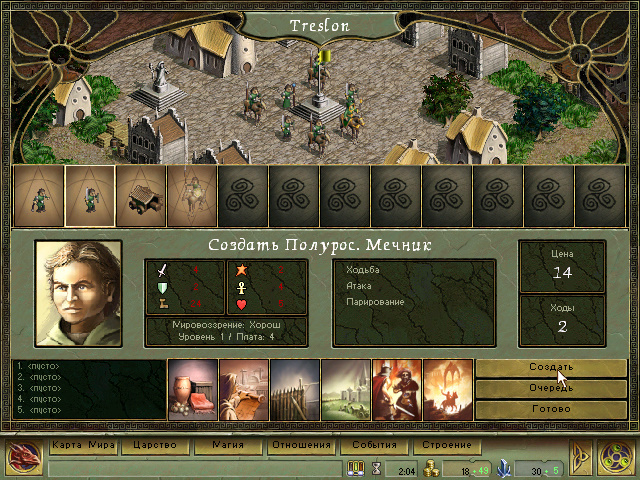
Task: Select the armored warrior build icon
Action: [x=396, y=387]
